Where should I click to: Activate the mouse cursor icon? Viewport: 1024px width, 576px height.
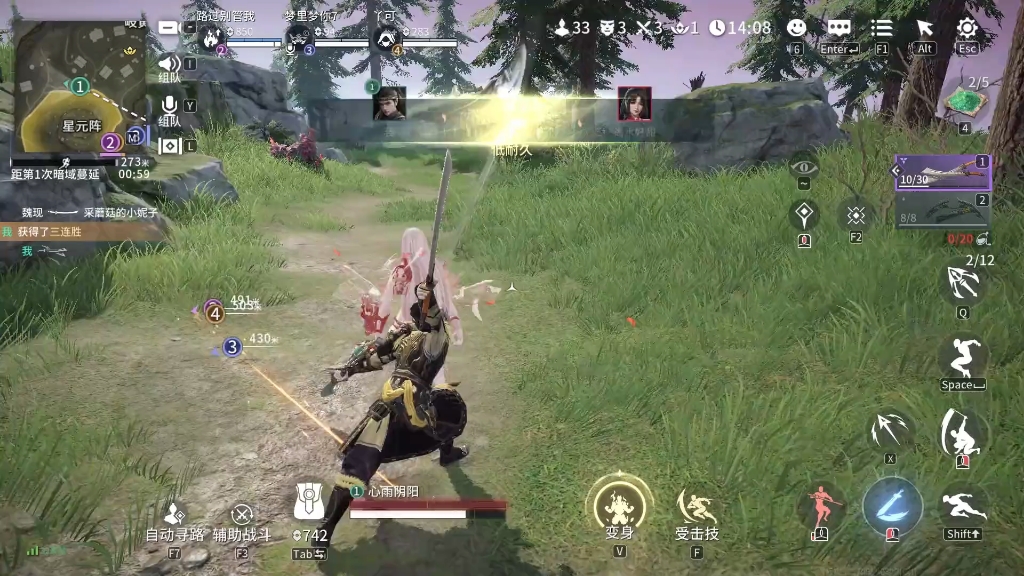click(x=925, y=29)
